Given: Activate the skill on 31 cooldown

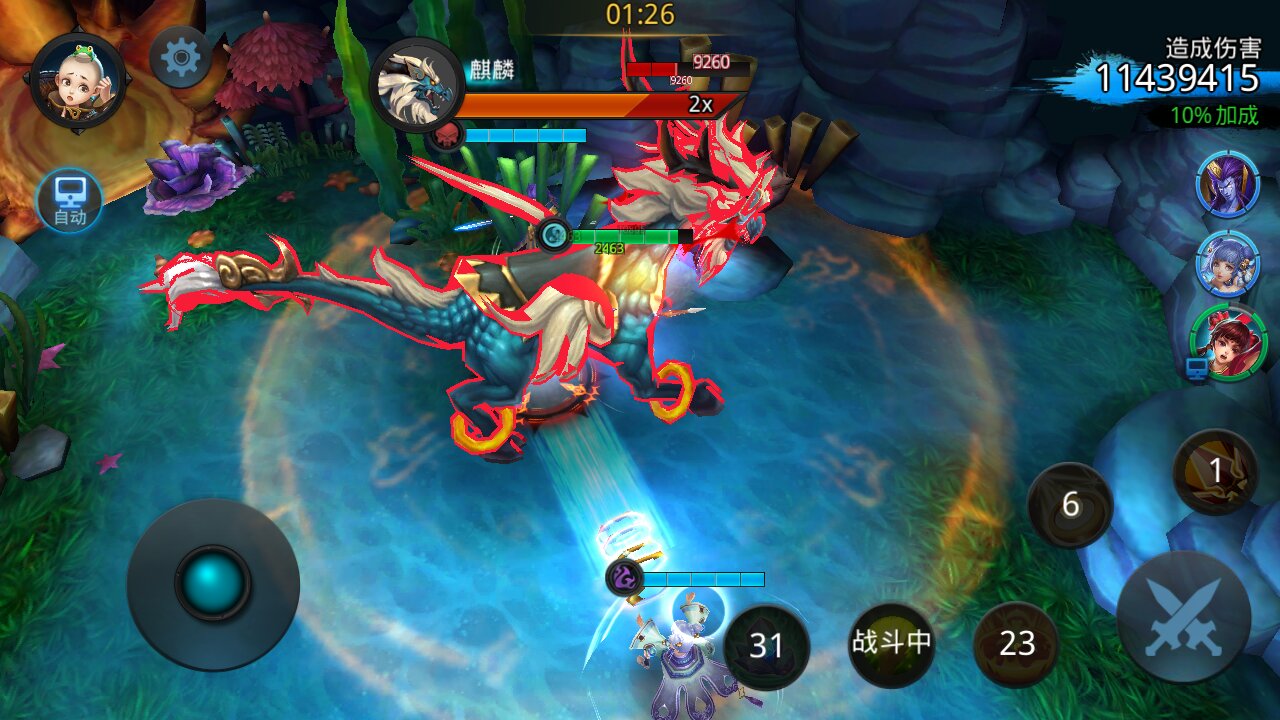Looking at the screenshot, I should (765, 645).
